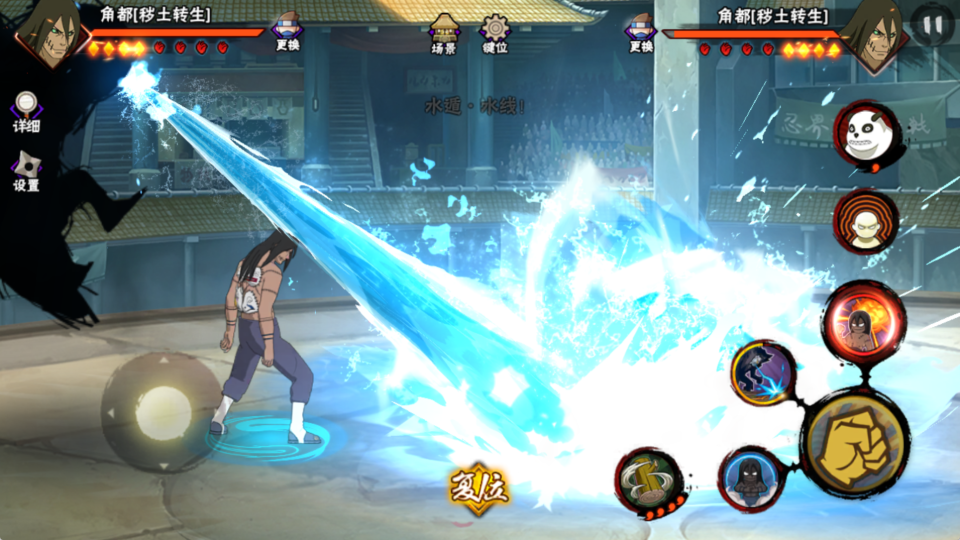The width and height of the screenshot is (960, 540).
Task: Change the stage with the 场景 button
Action: click(x=444, y=32)
